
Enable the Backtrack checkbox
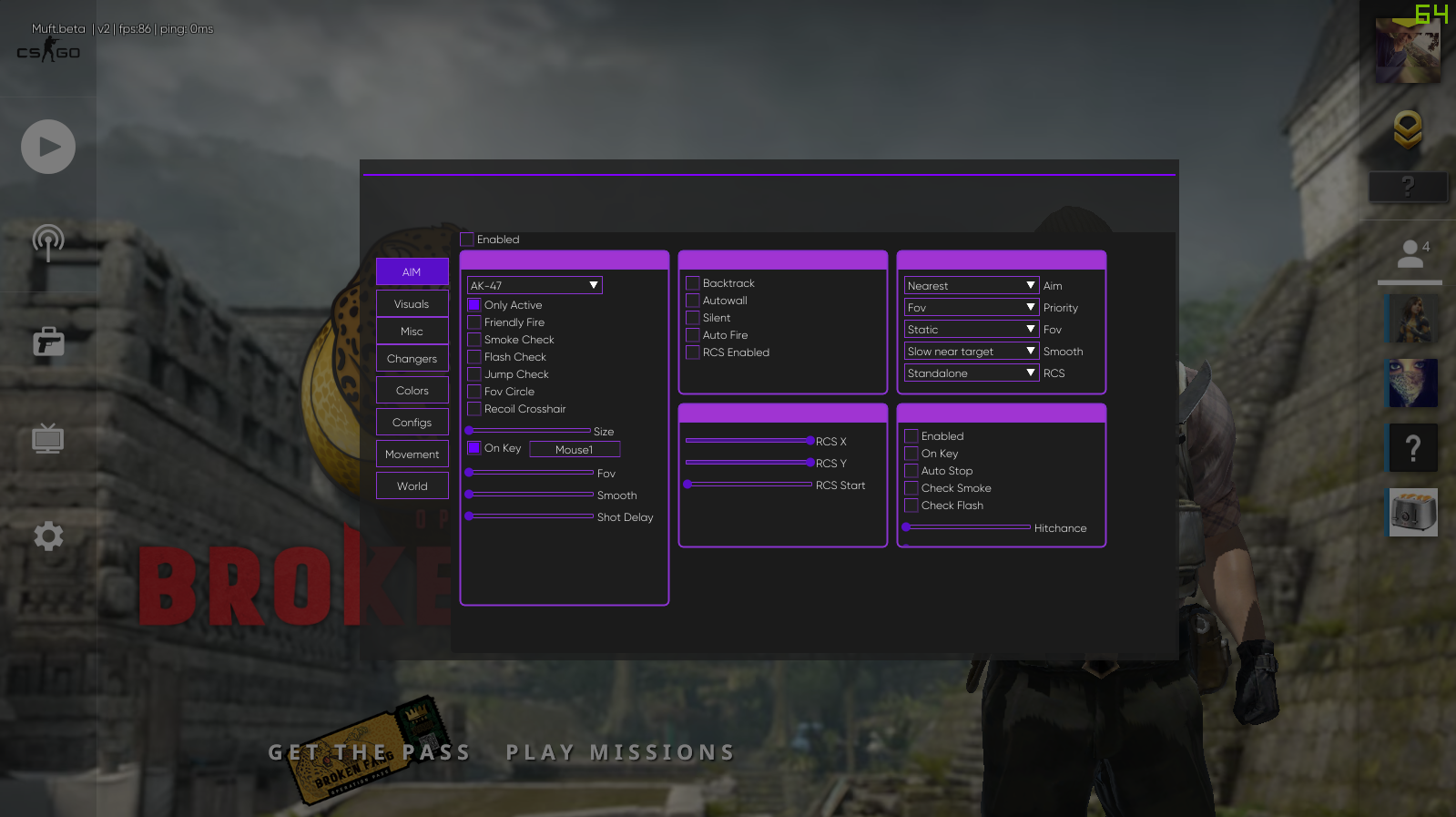[693, 283]
